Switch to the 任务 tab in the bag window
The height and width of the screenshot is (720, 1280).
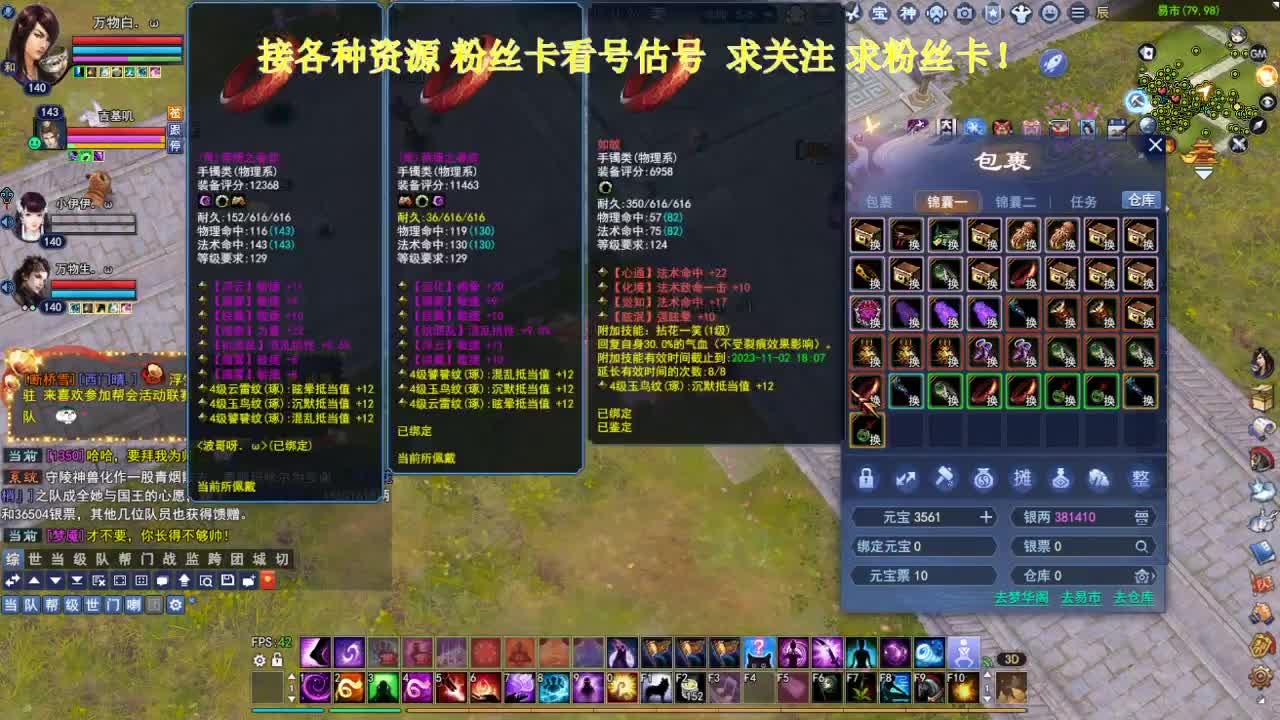click(x=1082, y=201)
